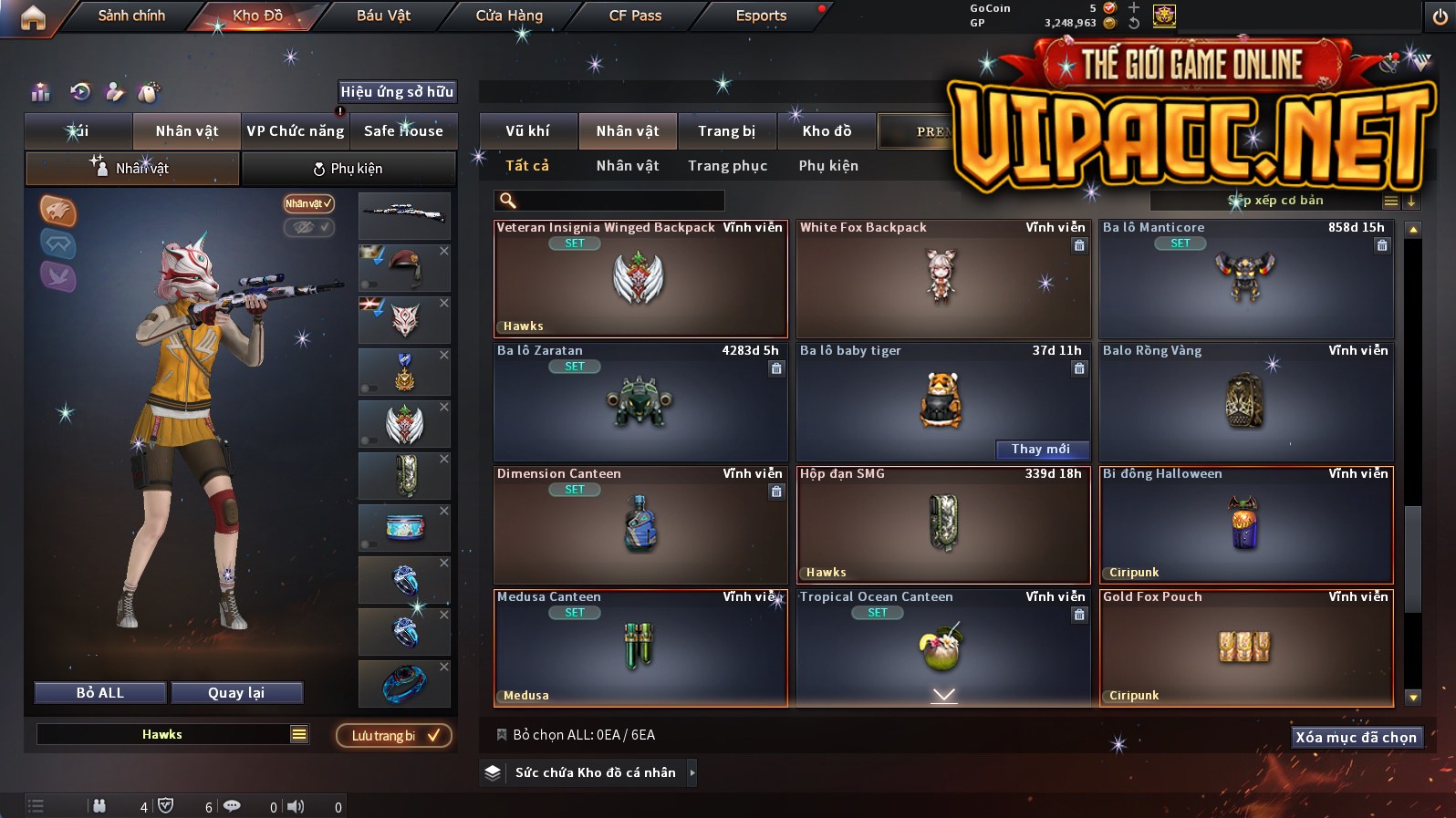Open the Cửa Hàng shop tab
The image size is (1456, 818).
pyautogui.click(x=509, y=16)
